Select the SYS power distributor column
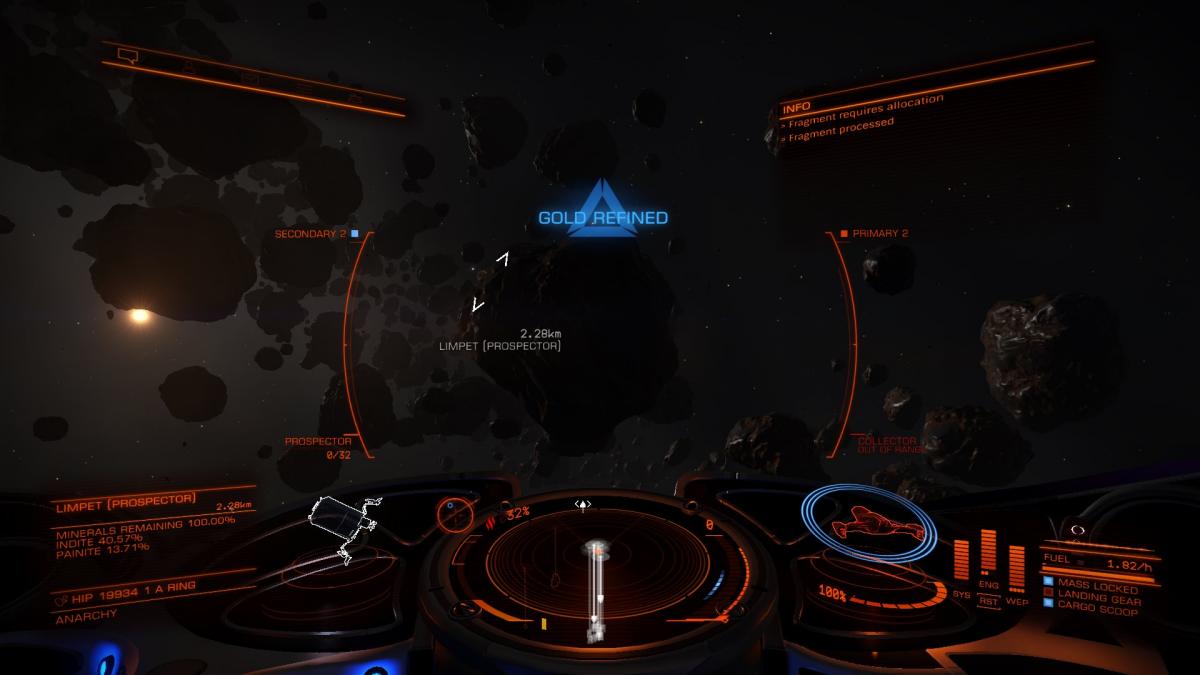Screen dimensions: 1200x675 (962, 565)
